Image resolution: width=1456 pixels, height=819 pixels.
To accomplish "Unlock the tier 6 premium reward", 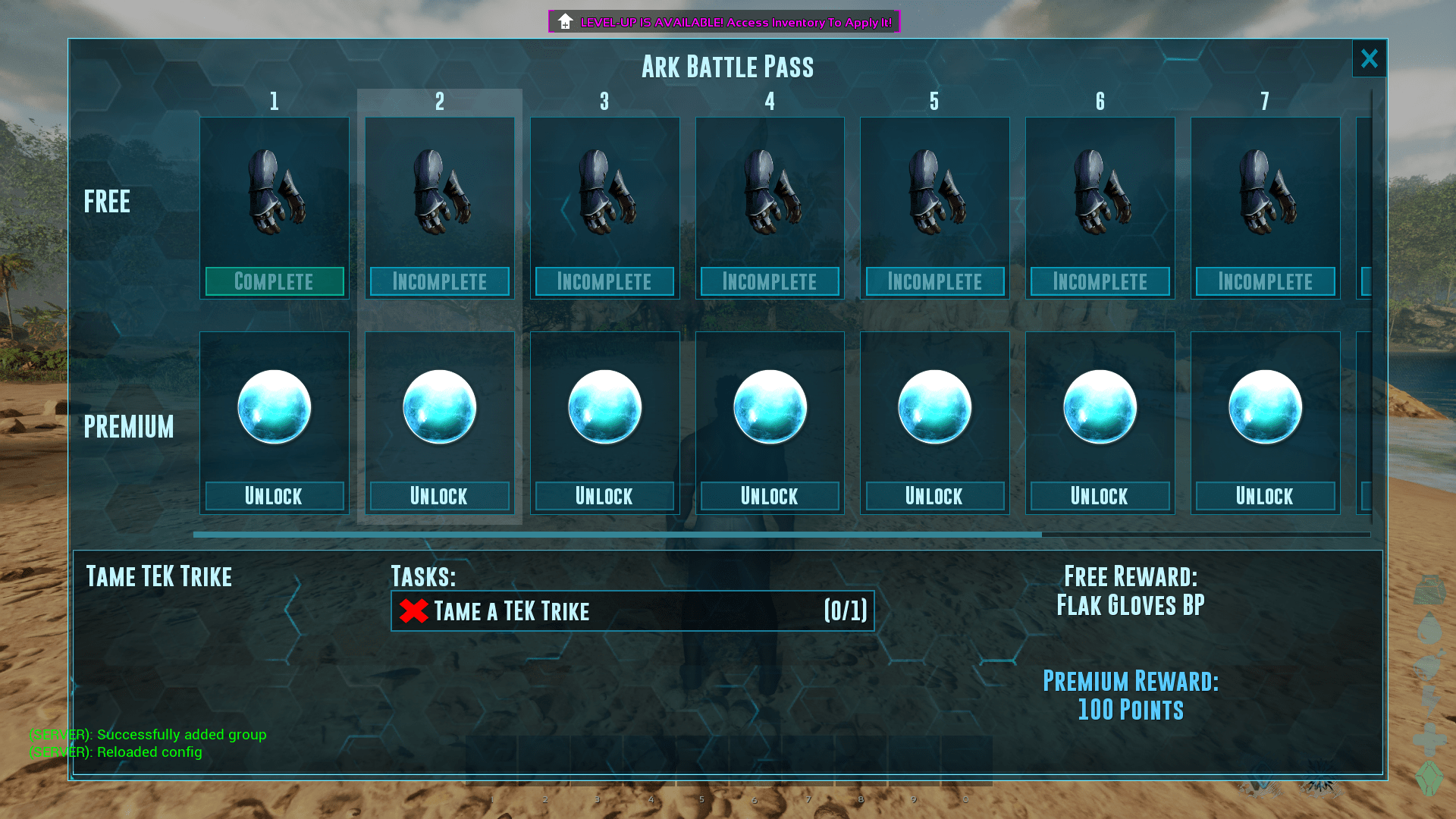I will coord(1100,496).
